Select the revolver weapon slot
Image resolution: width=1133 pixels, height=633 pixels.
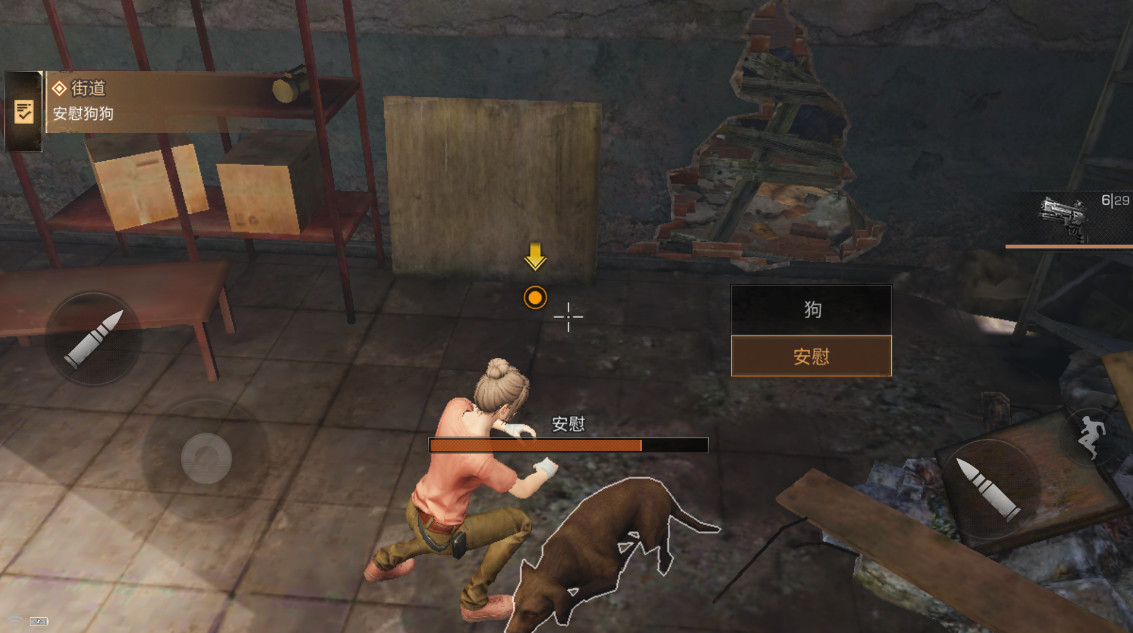(1066, 216)
